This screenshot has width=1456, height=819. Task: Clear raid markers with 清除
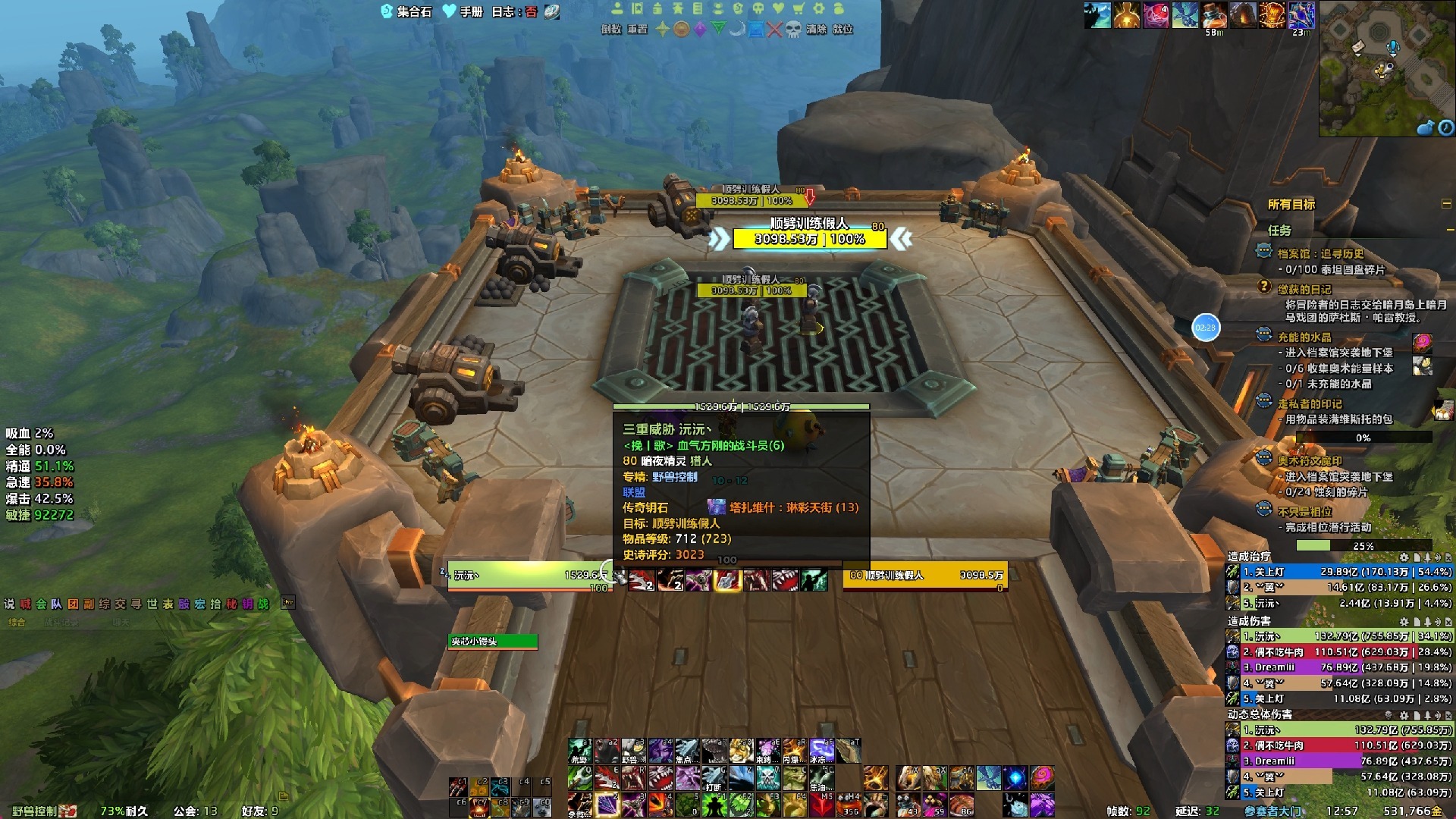pos(816,30)
